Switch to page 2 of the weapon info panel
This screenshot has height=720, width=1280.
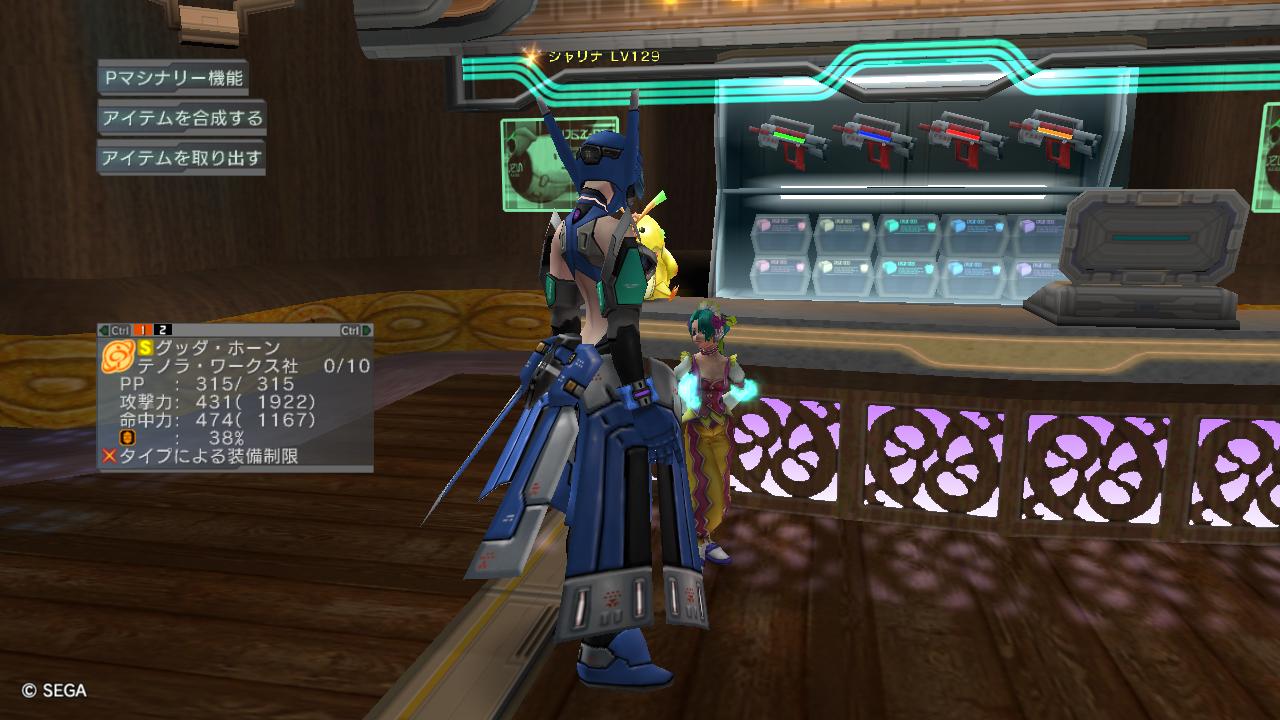click(x=163, y=330)
